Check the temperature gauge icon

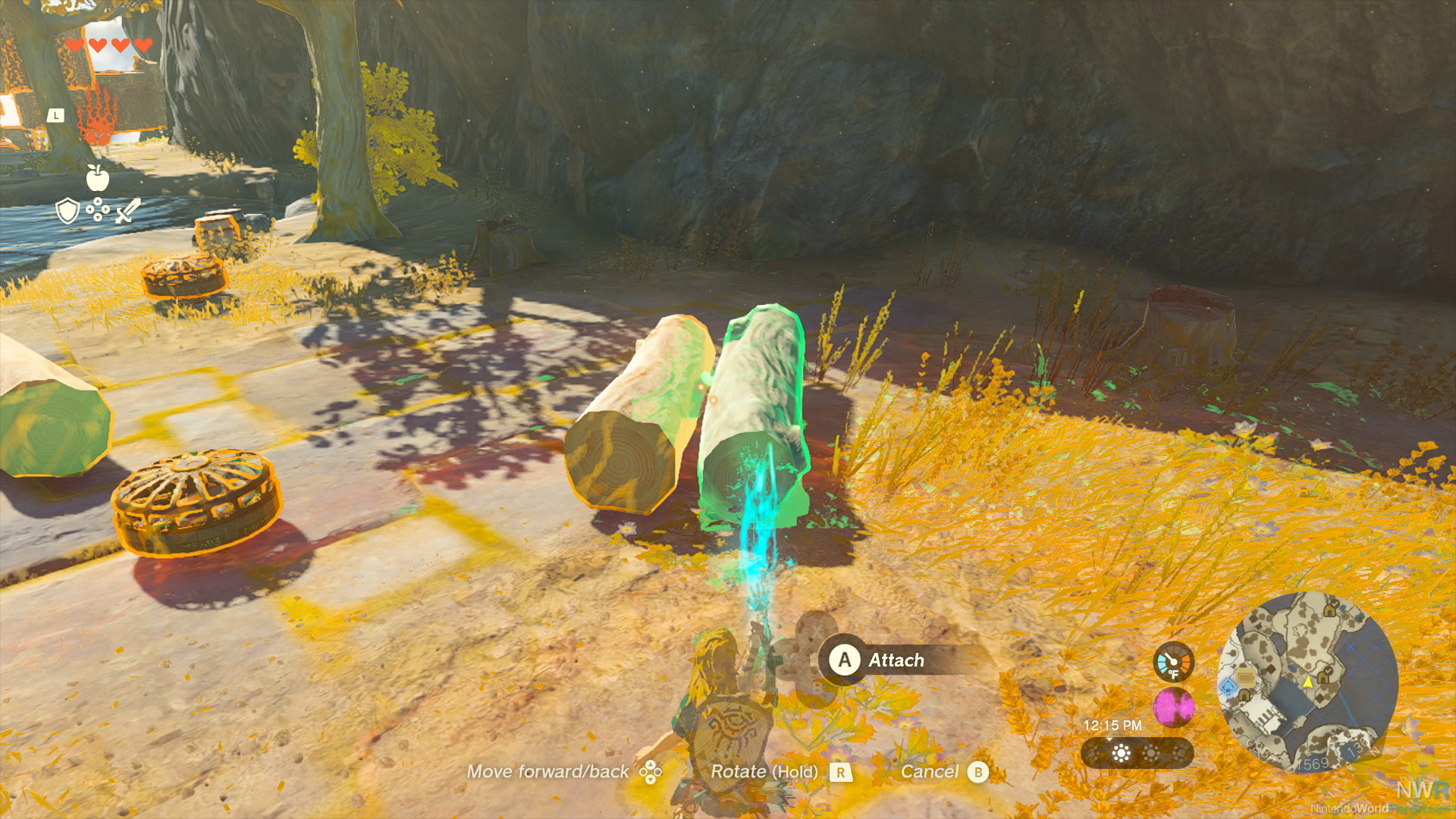[1173, 662]
